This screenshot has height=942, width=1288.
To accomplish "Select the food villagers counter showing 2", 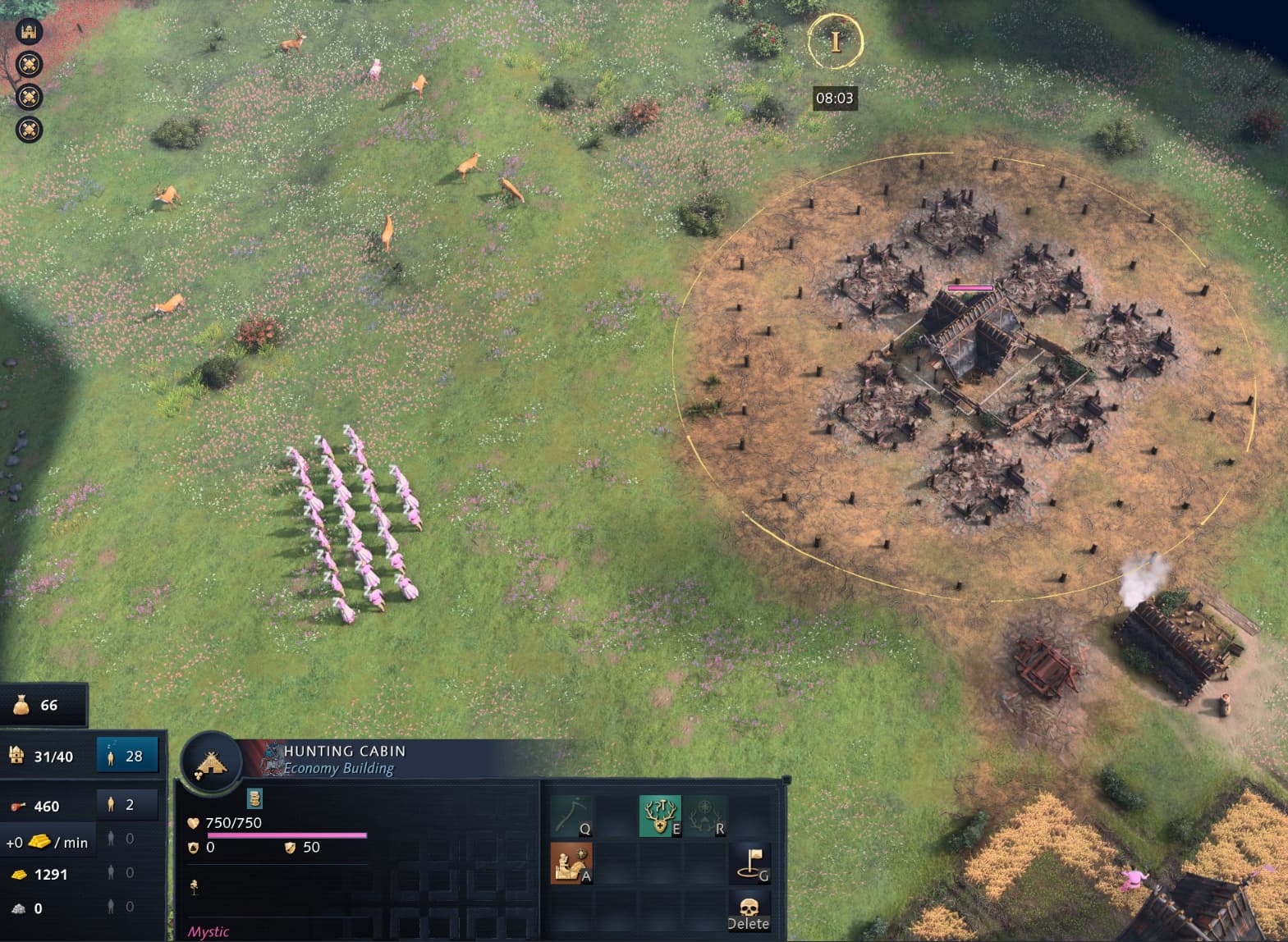I will coord(127,805).
